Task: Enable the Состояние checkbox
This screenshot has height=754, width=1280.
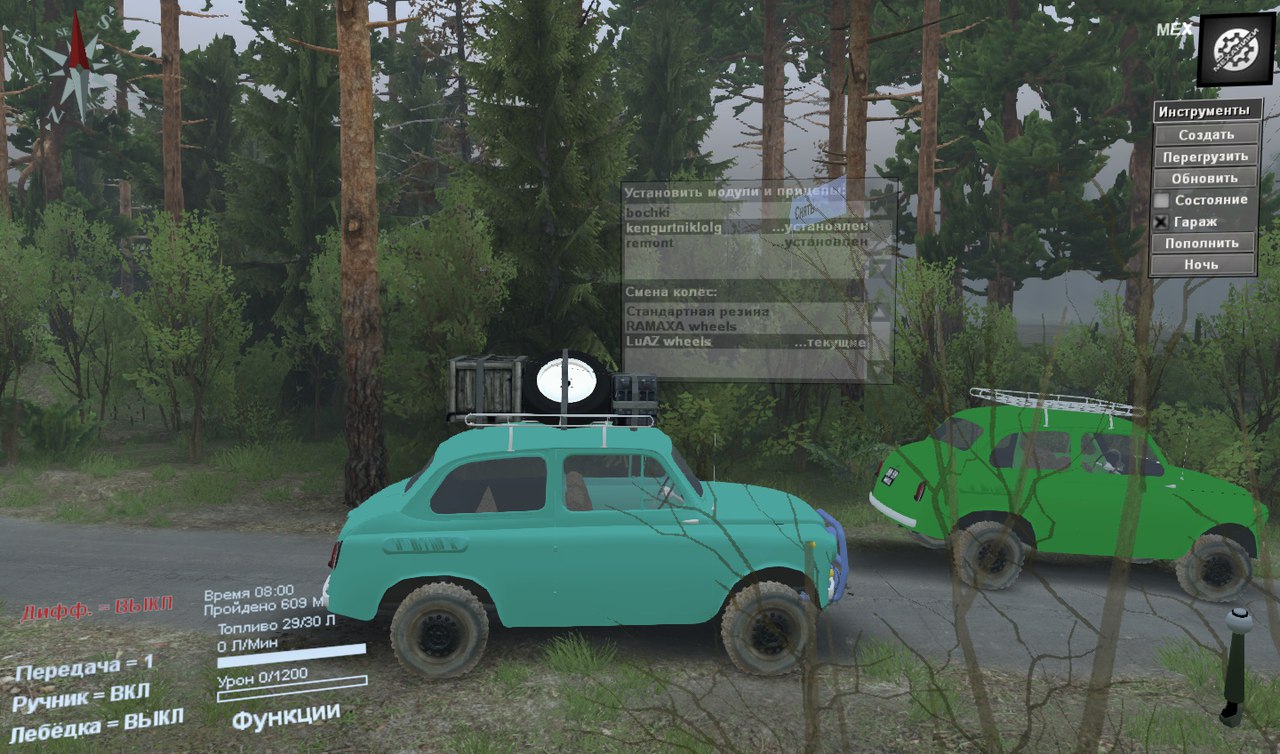Action: 1159,199
